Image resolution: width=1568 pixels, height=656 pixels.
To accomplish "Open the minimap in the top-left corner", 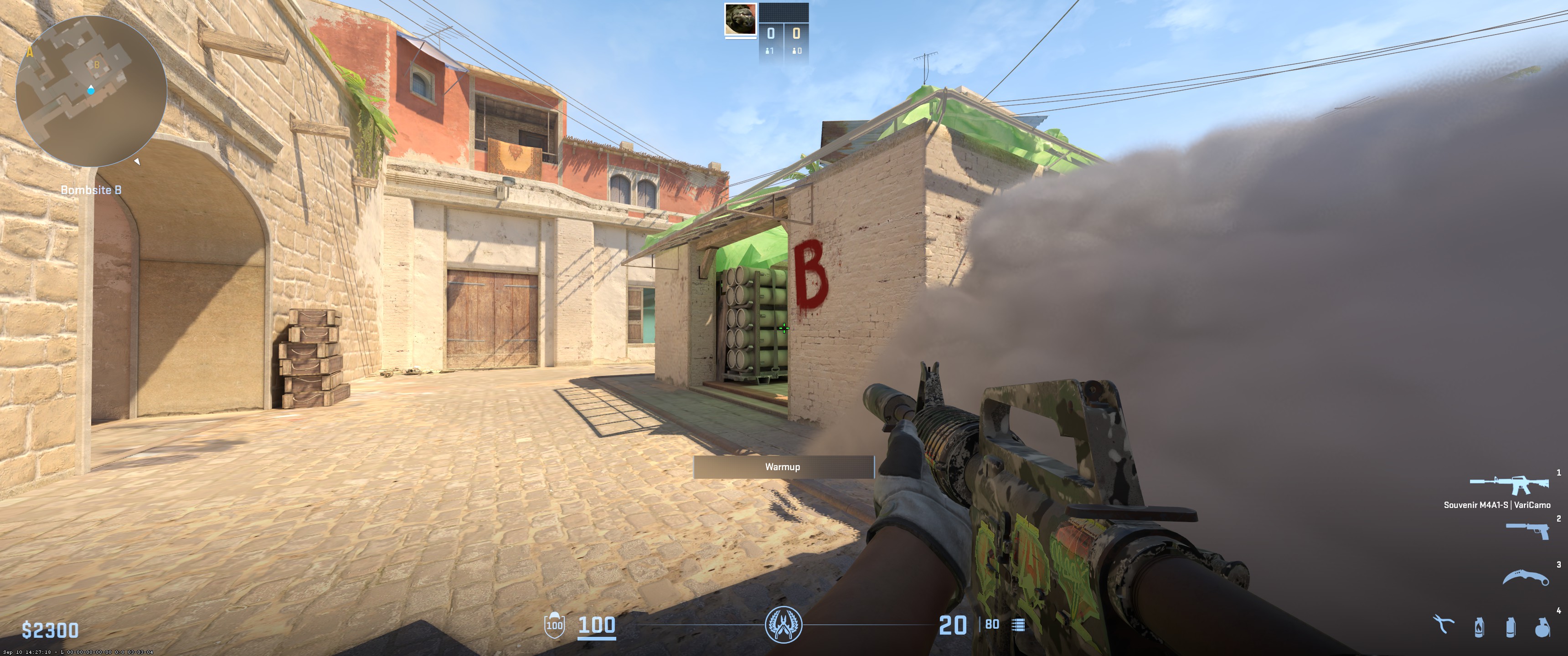I will [91, 91].
